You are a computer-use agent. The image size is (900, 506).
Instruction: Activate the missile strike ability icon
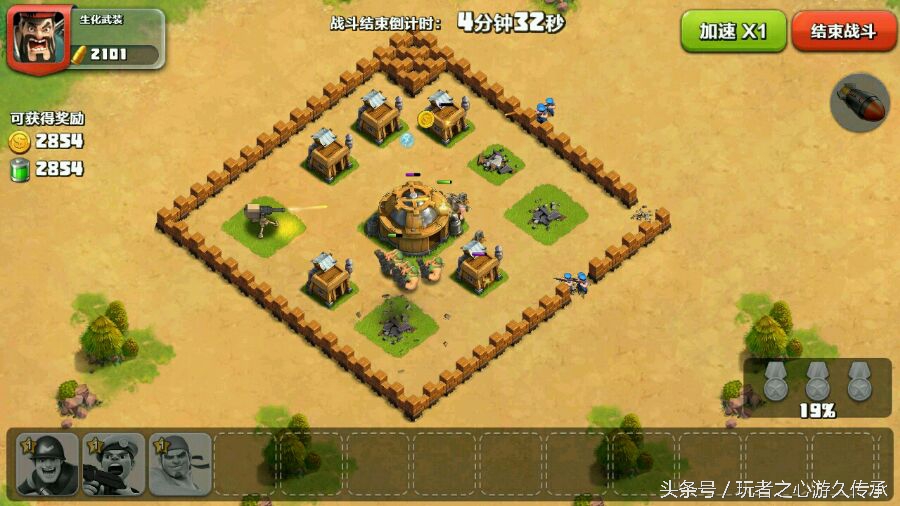coord(860,102)
